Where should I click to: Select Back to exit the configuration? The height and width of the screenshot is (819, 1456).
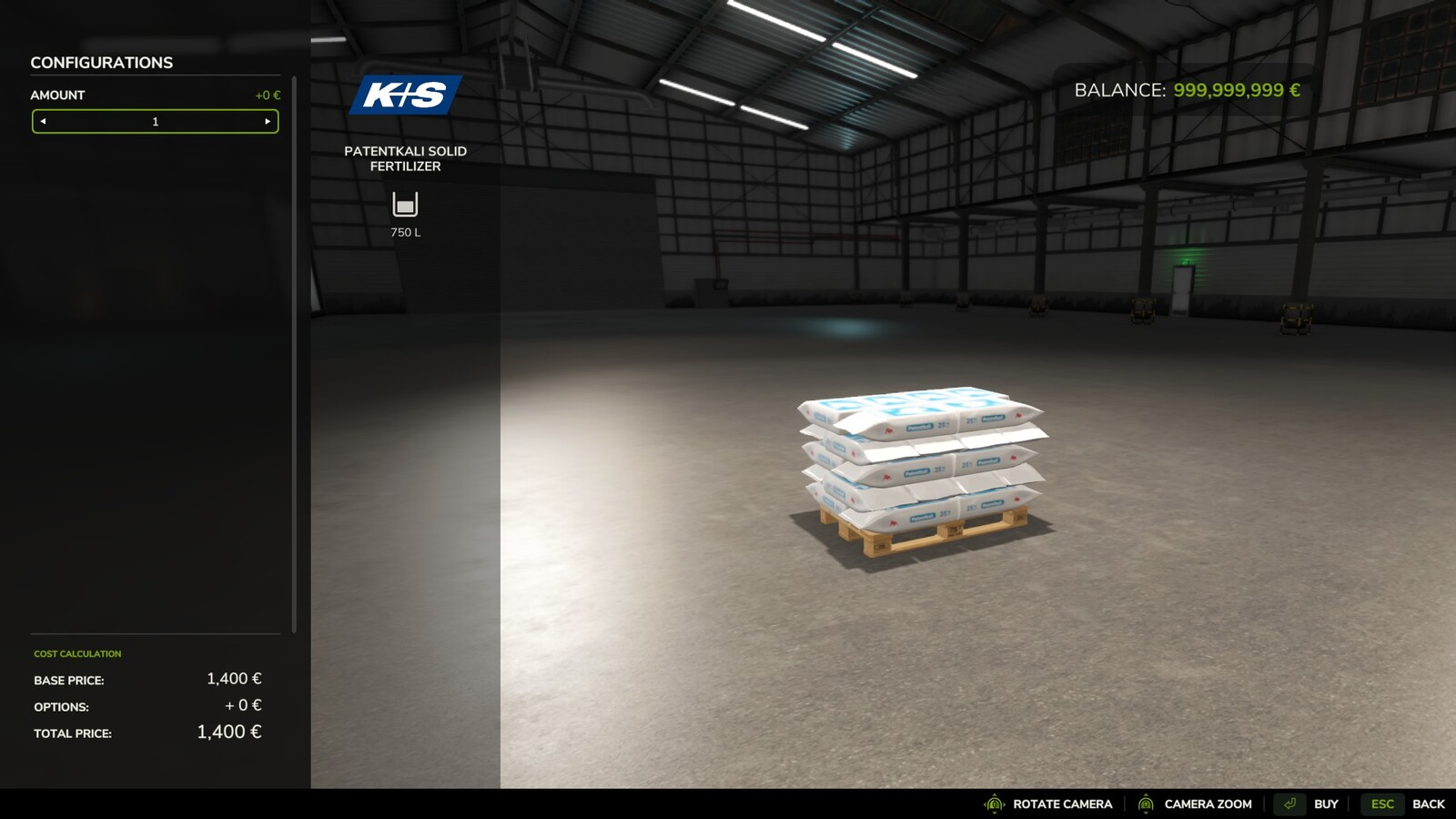[x=1430, y=804]
